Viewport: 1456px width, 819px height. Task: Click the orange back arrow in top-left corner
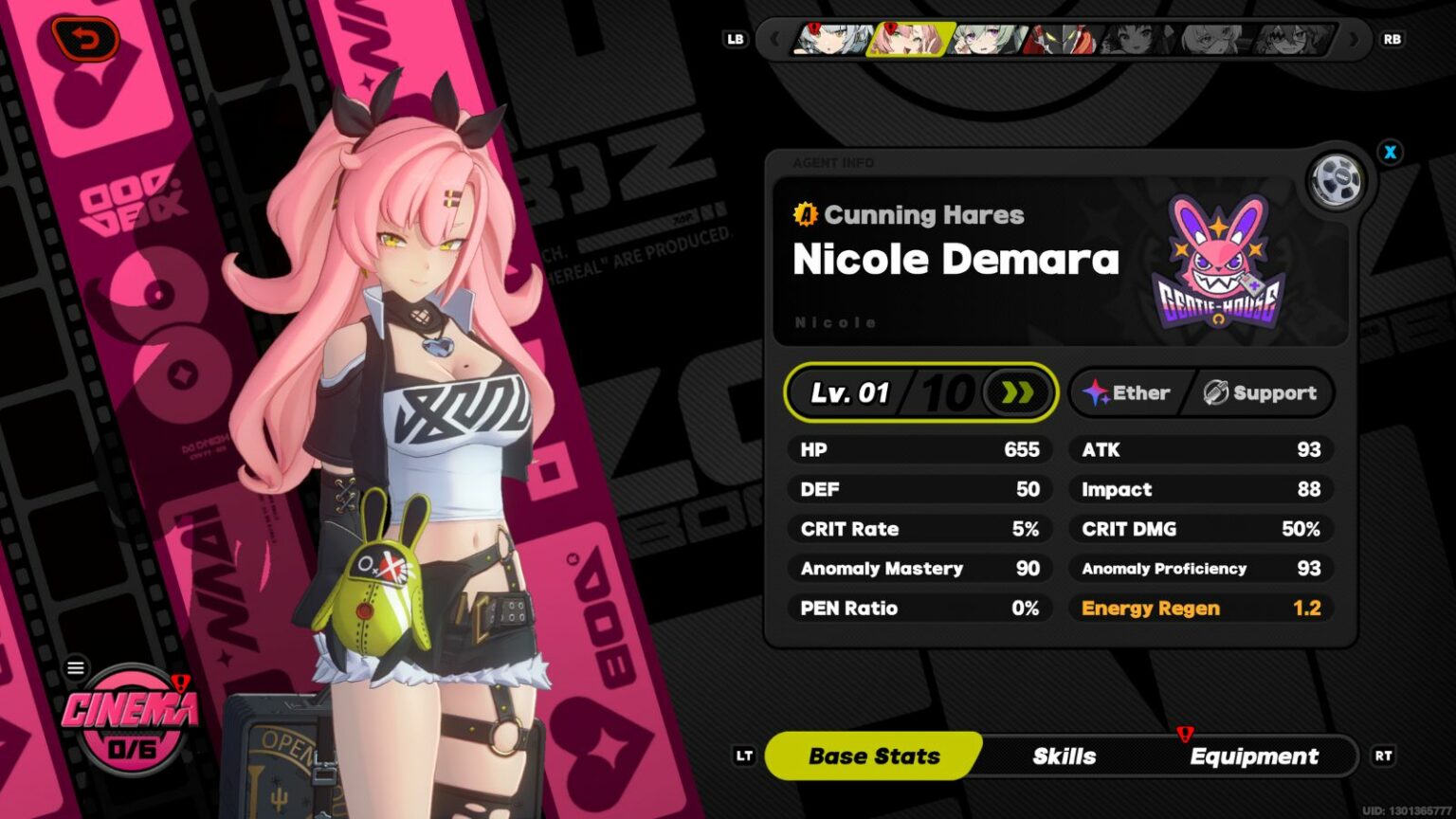pos(85,38)
